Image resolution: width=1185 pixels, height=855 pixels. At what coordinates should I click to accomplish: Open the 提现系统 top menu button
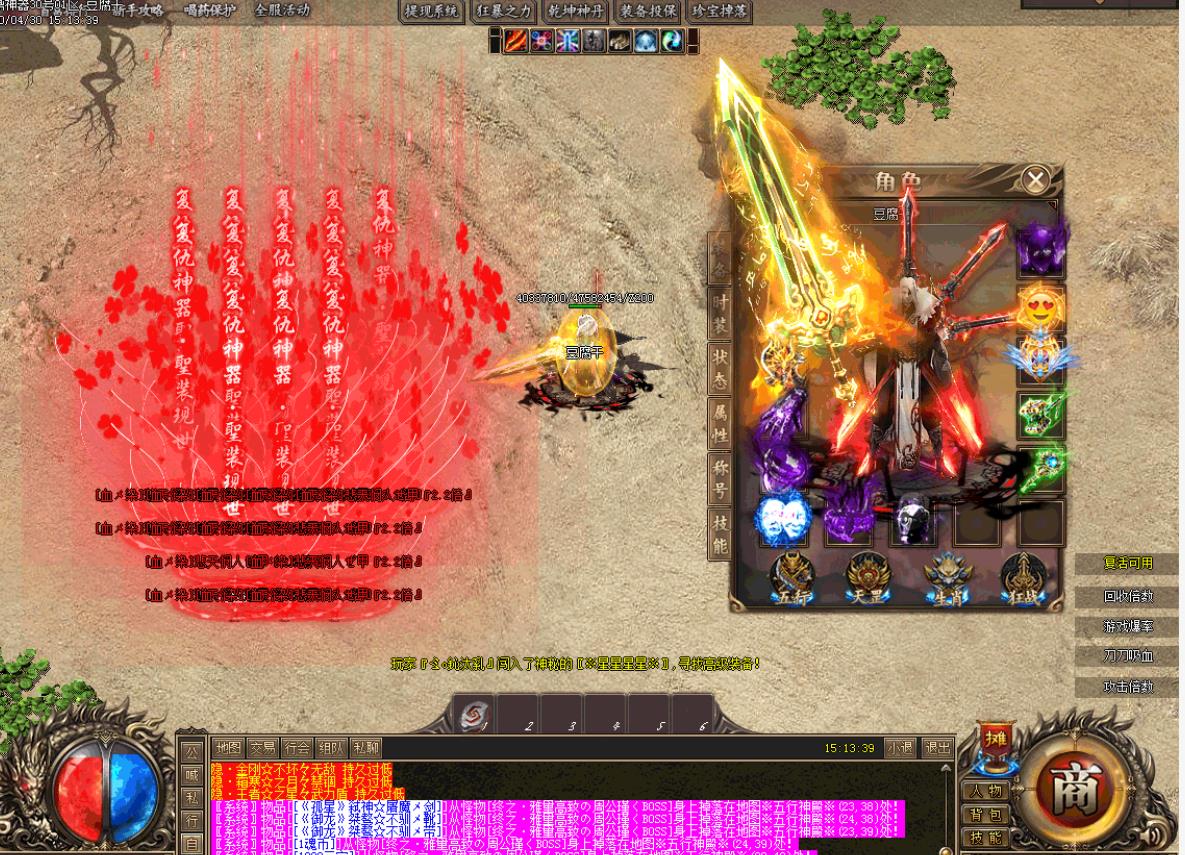pyautogui.click(x=431, y=11)
